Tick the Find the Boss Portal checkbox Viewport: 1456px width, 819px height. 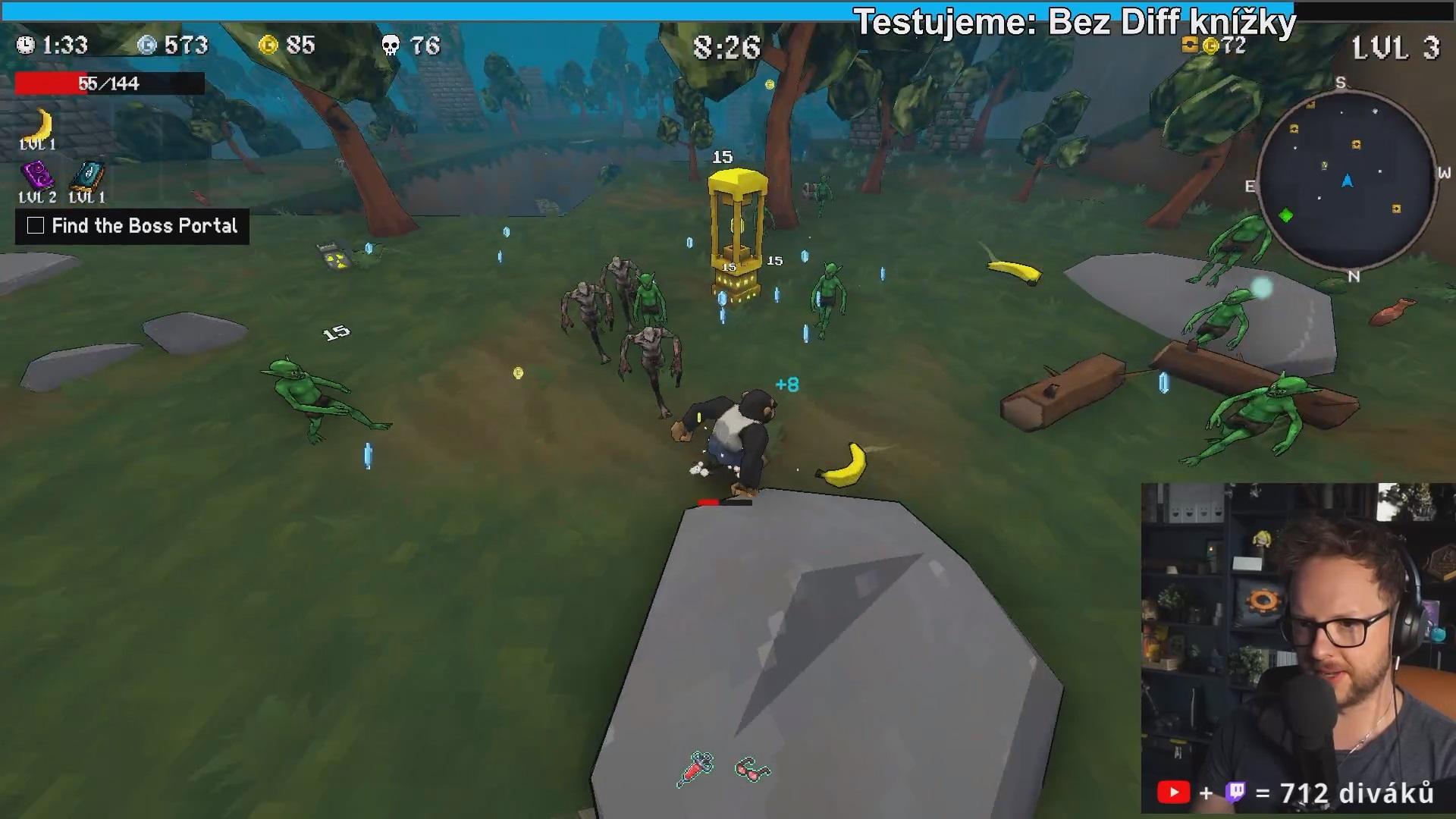[x=36, y=225]
